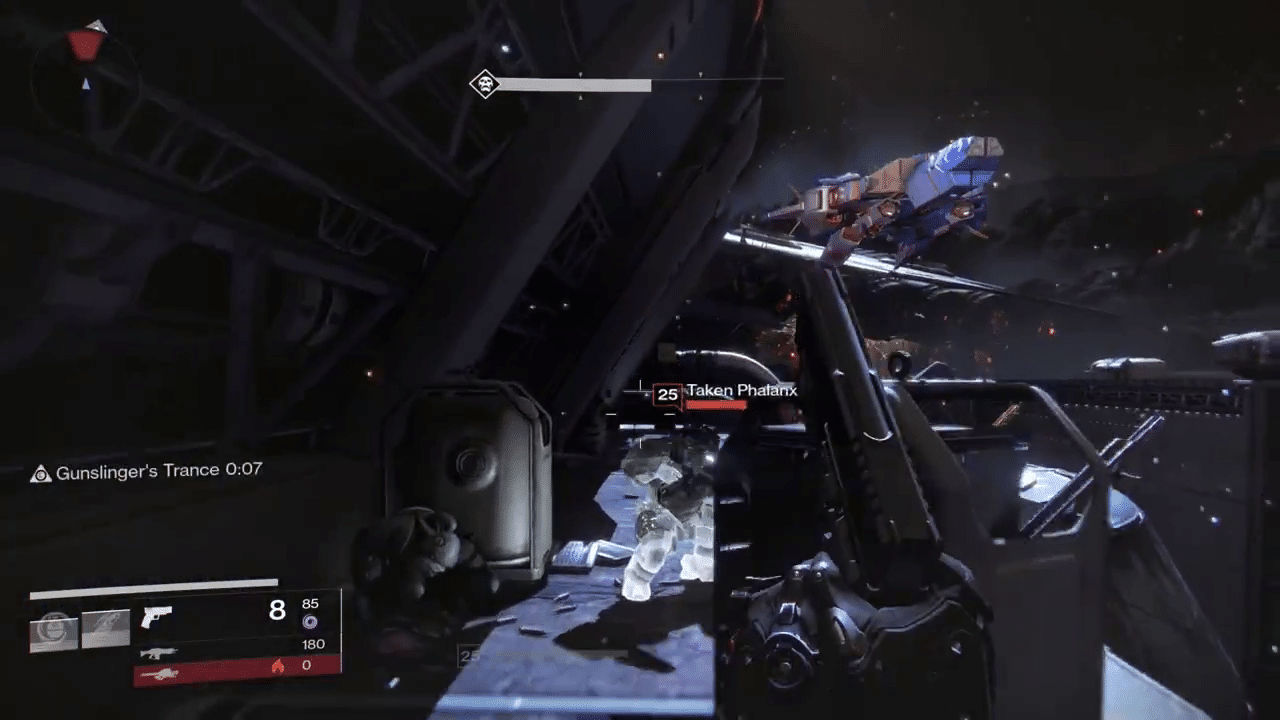
Task: Select the grenade ability icon
Action: click(x=54, y=630)
